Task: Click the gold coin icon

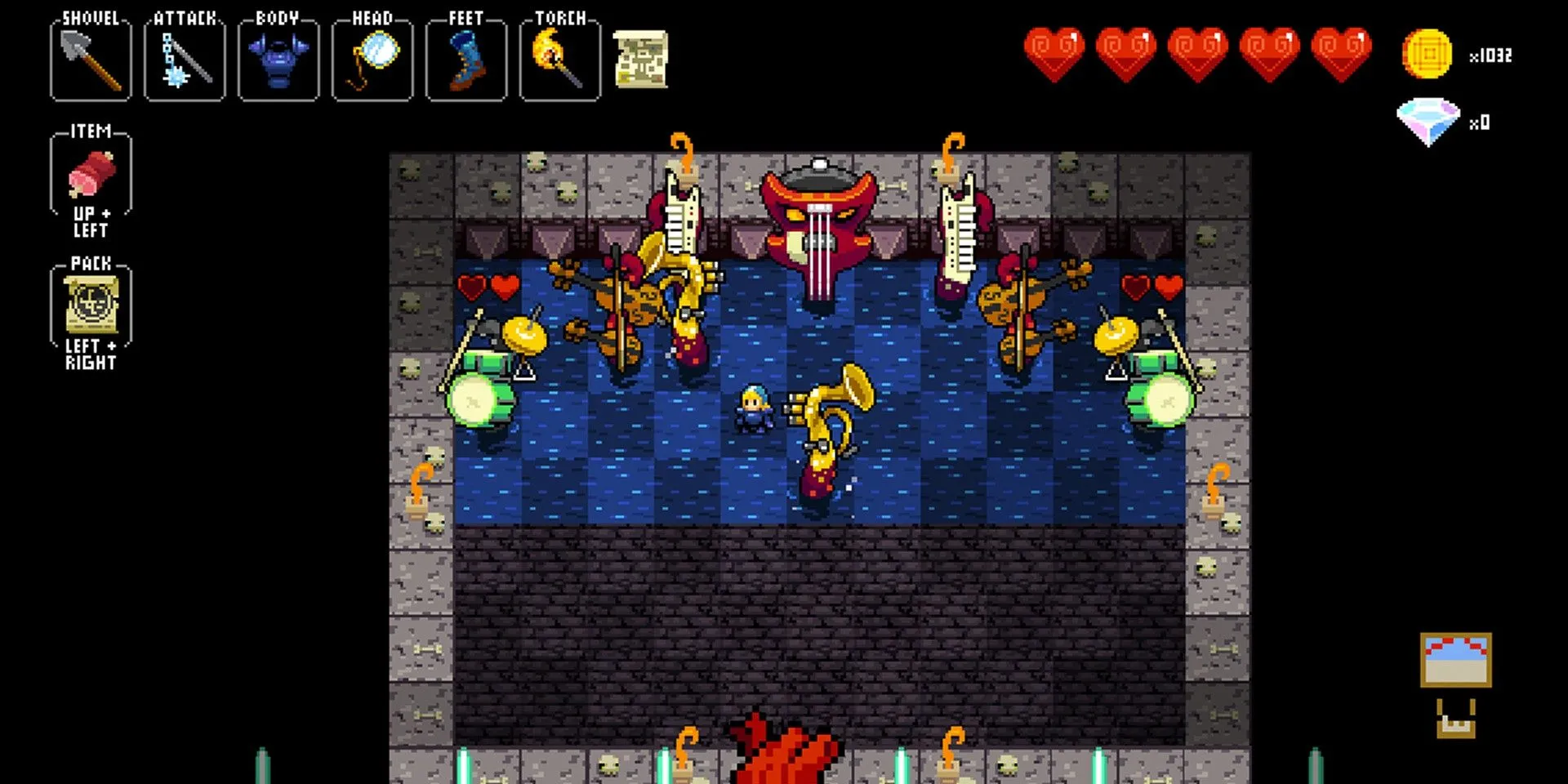Action: click(1427, 55)
